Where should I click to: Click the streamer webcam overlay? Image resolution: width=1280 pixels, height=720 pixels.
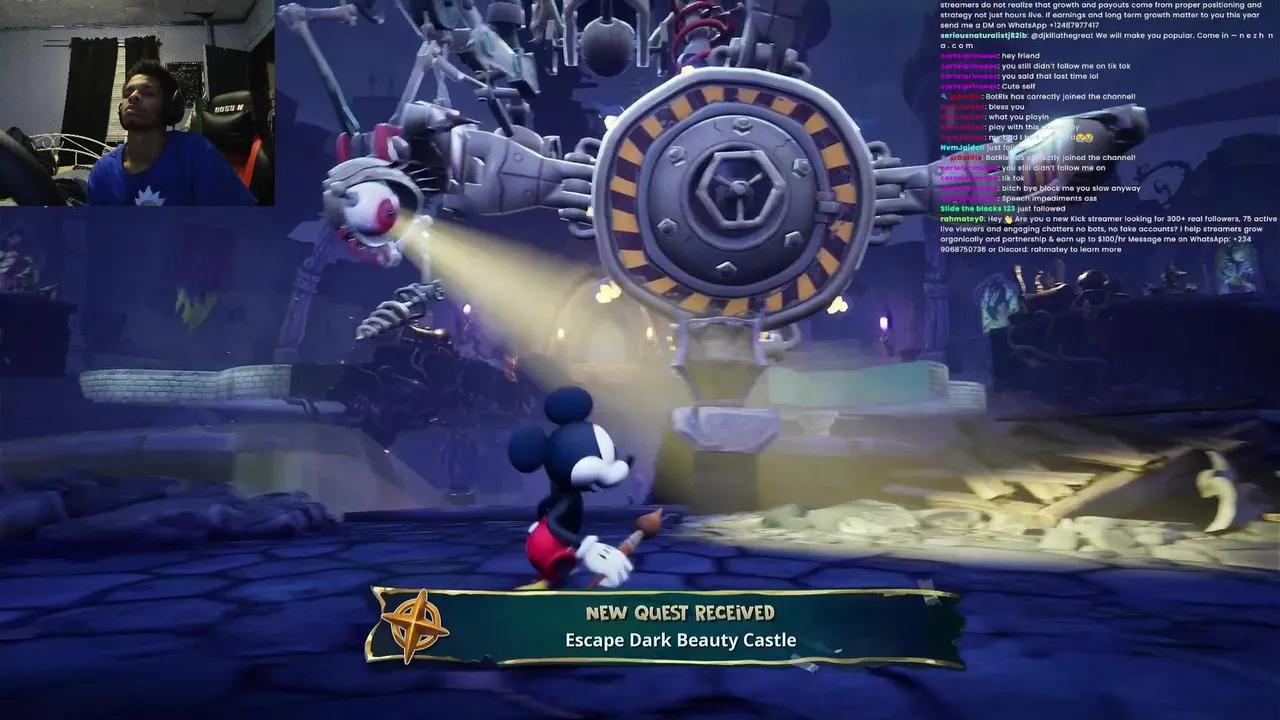137,103
